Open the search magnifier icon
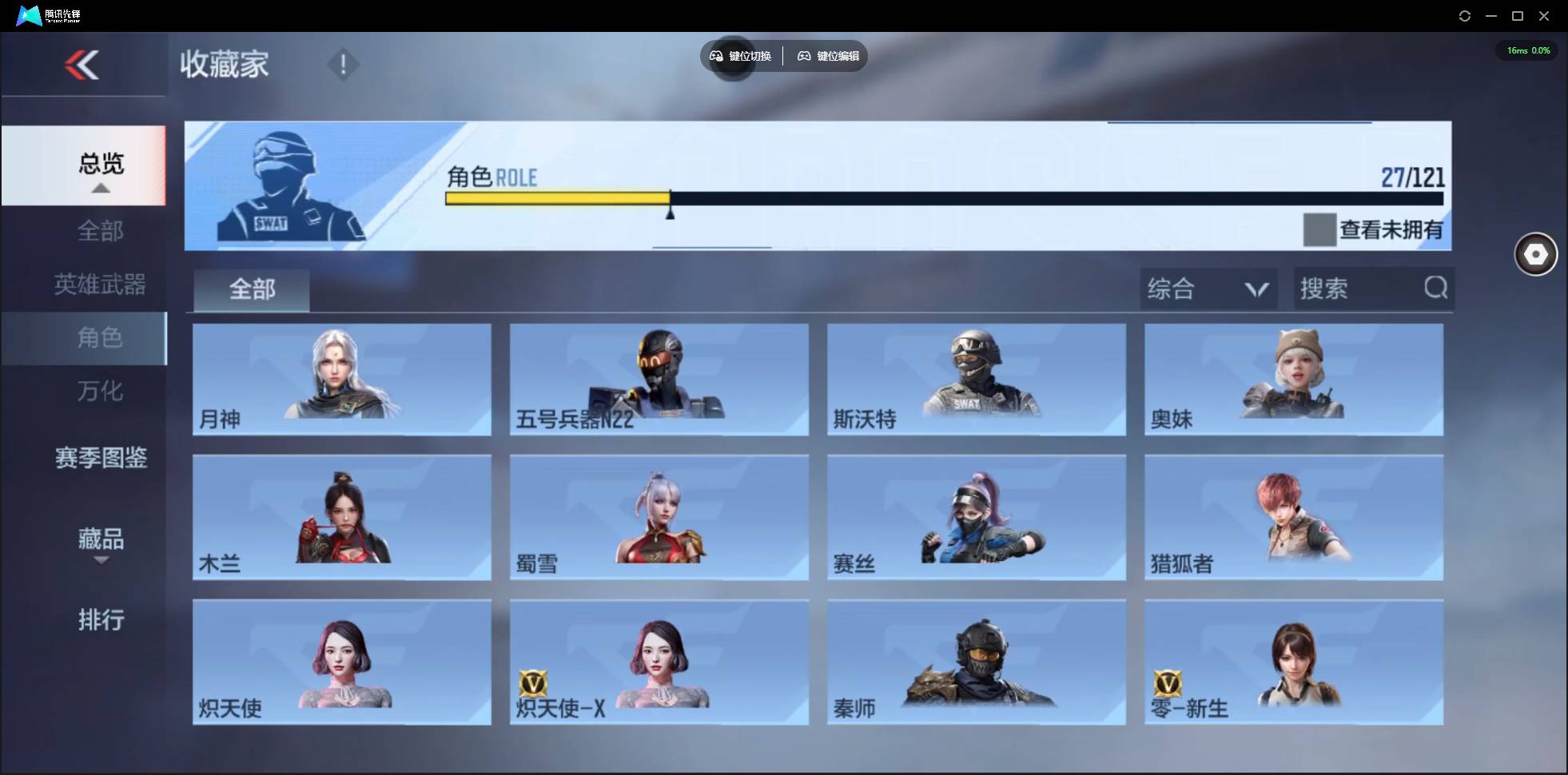Viewport: 1568px width, 775px height. click(1436, 288)
